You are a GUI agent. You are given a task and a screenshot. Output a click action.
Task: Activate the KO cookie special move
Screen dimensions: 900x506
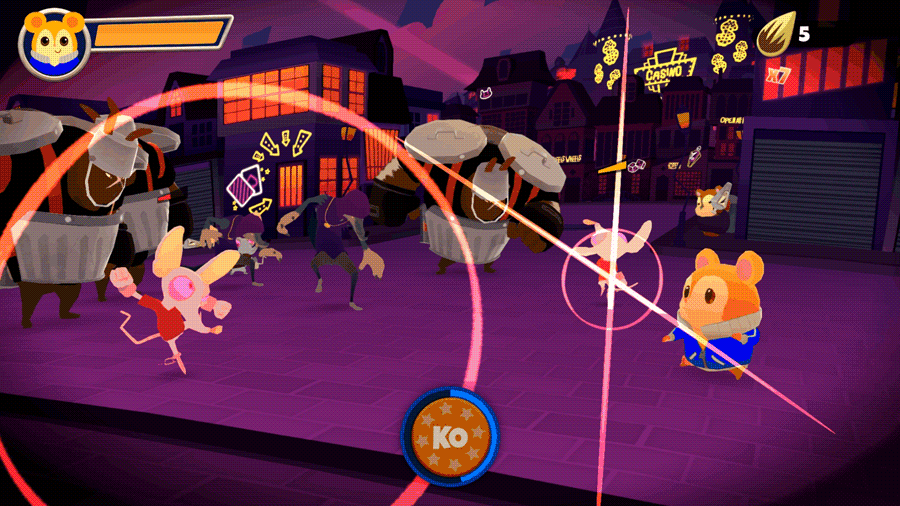(x=450, y=436)
